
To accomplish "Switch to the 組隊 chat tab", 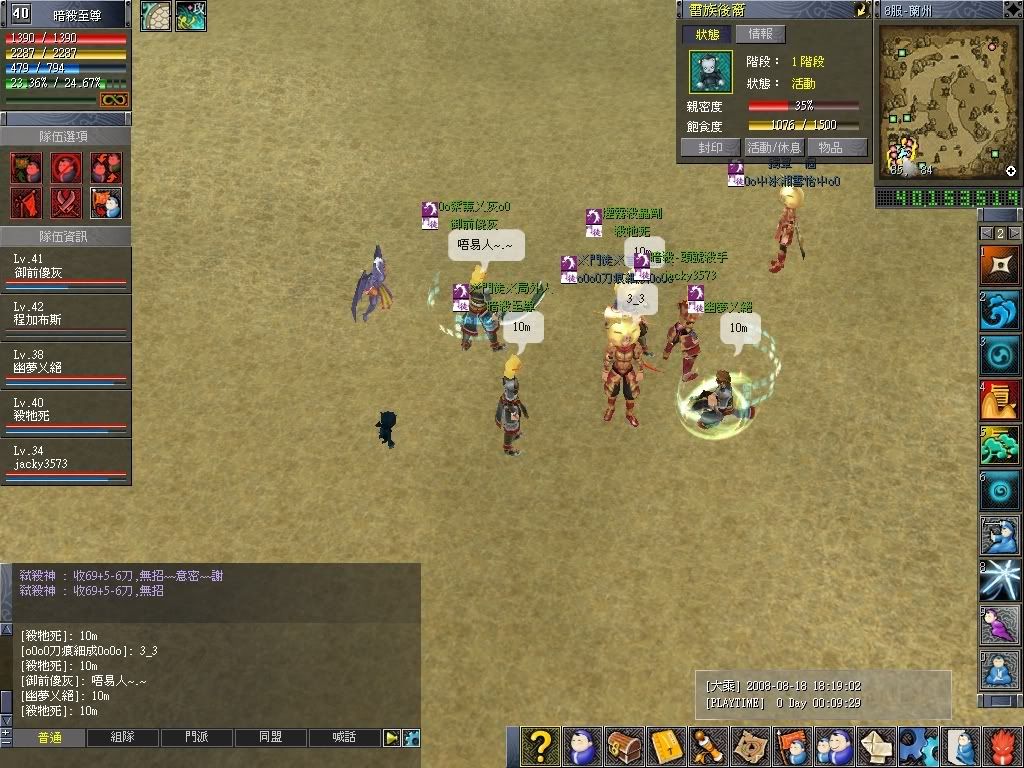I will tap(123, 738).
